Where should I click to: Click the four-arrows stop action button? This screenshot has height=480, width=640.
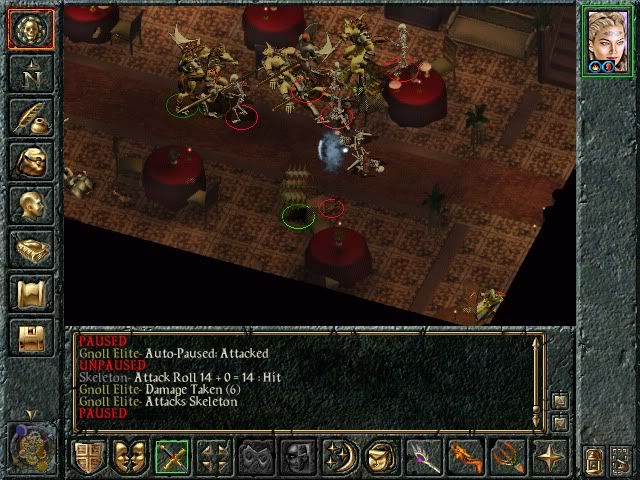pos(214,457)
